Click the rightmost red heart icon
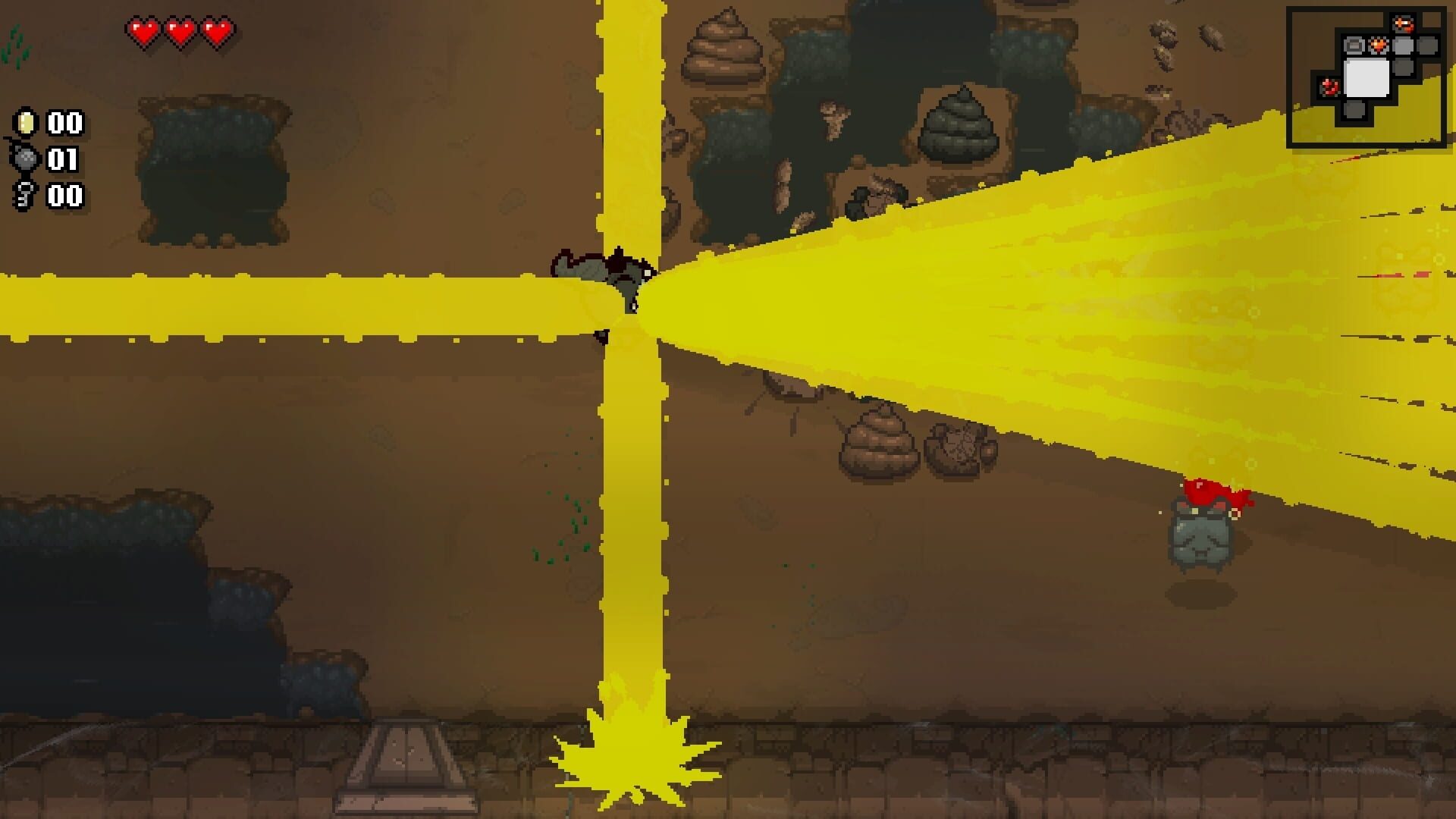The width and height of the screenshot is (1456, 819). [218, 32]
